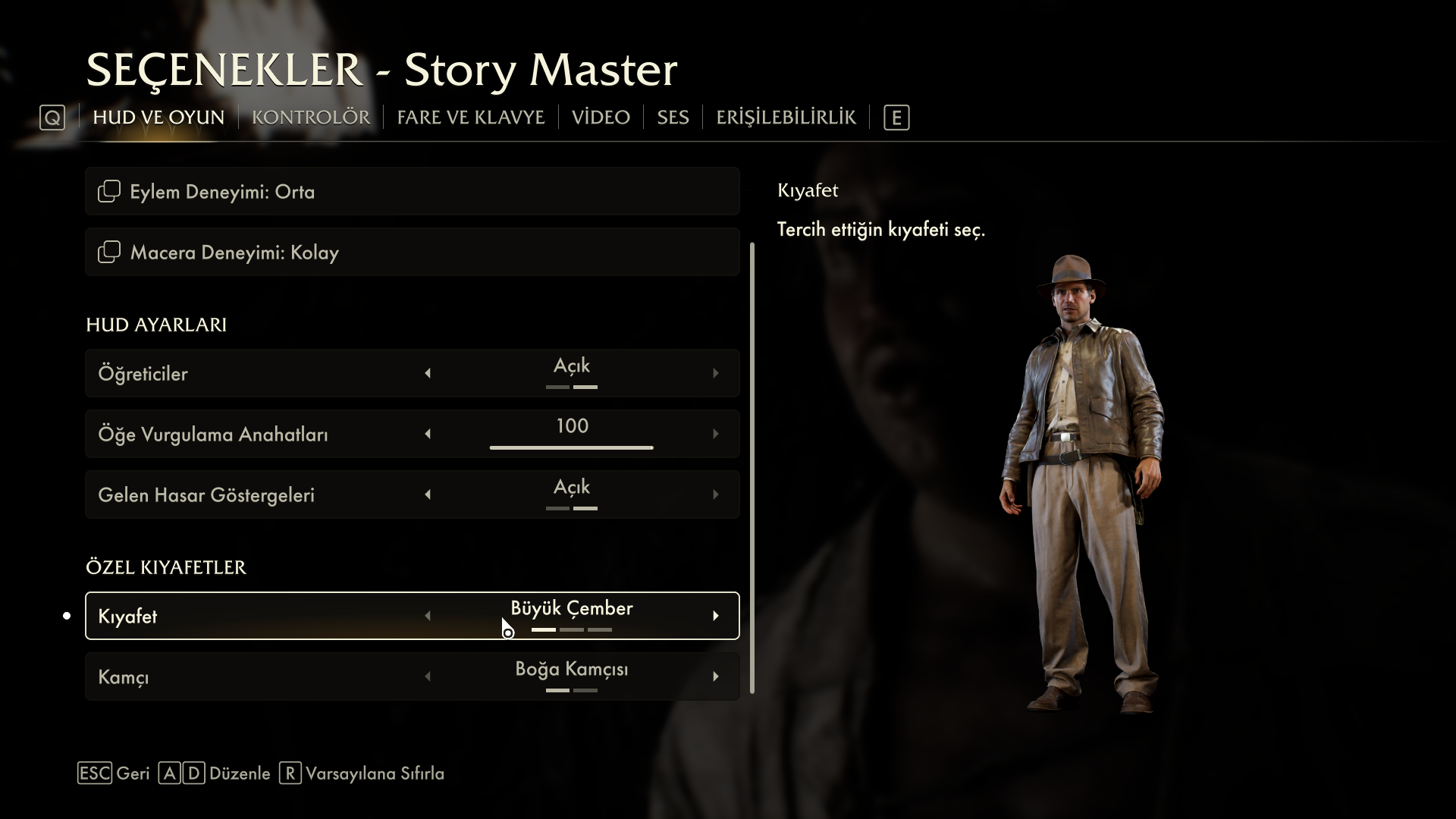Click left arrow for Öğreticiler
Screen dimensions: 1456x819
click(428, 373)
